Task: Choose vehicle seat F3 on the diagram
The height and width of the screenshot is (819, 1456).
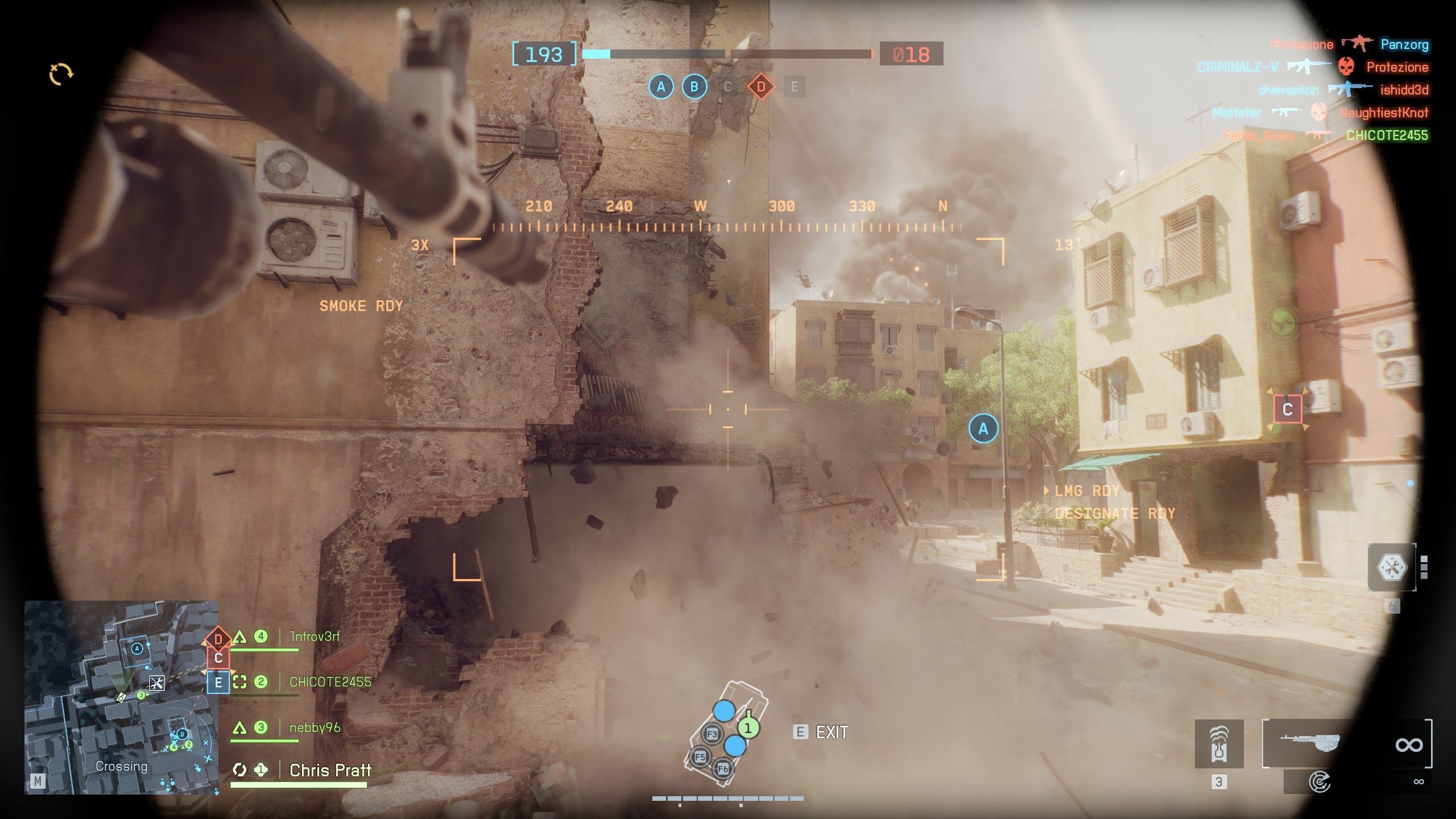Action: coord(712,734)
